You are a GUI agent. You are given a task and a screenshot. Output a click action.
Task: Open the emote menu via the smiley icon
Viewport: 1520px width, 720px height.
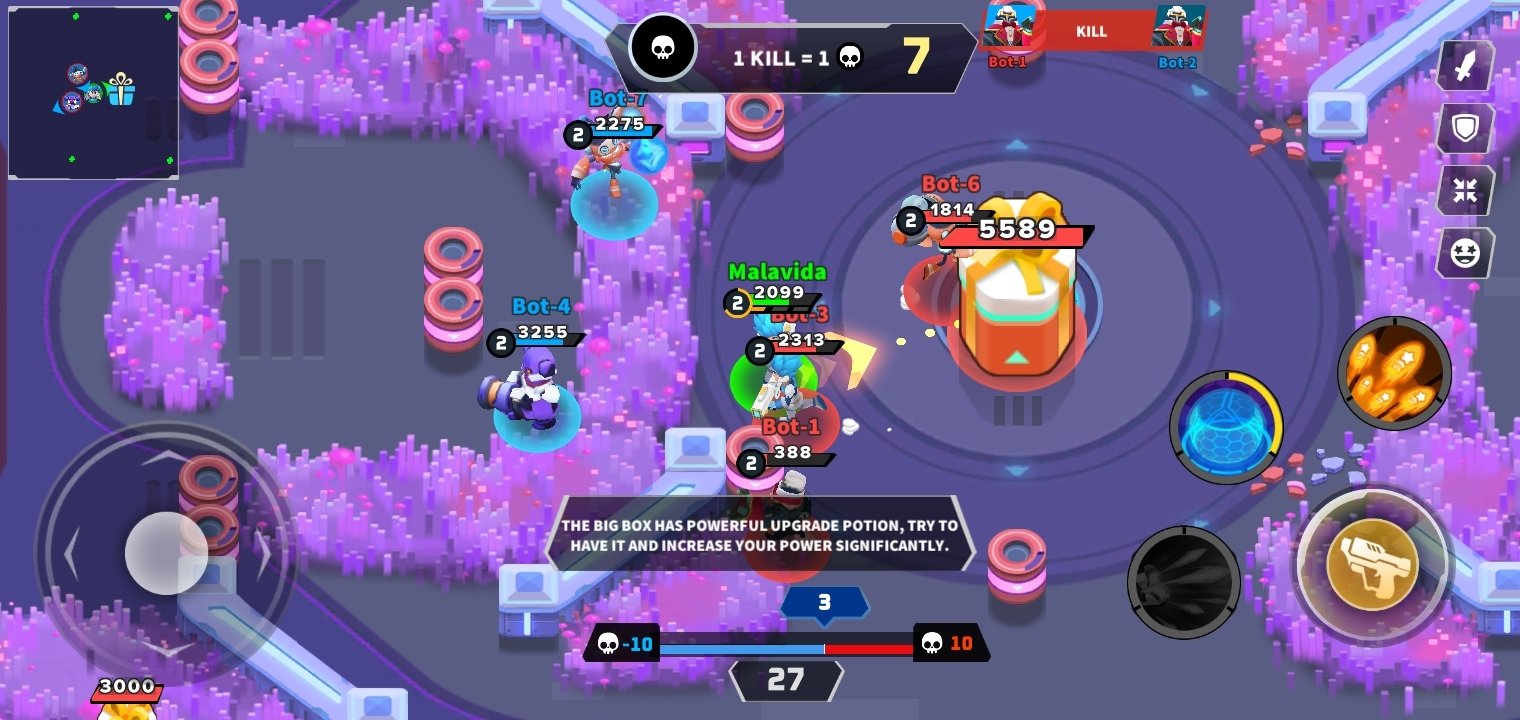pyautogui.click(x=1464, y=252)
